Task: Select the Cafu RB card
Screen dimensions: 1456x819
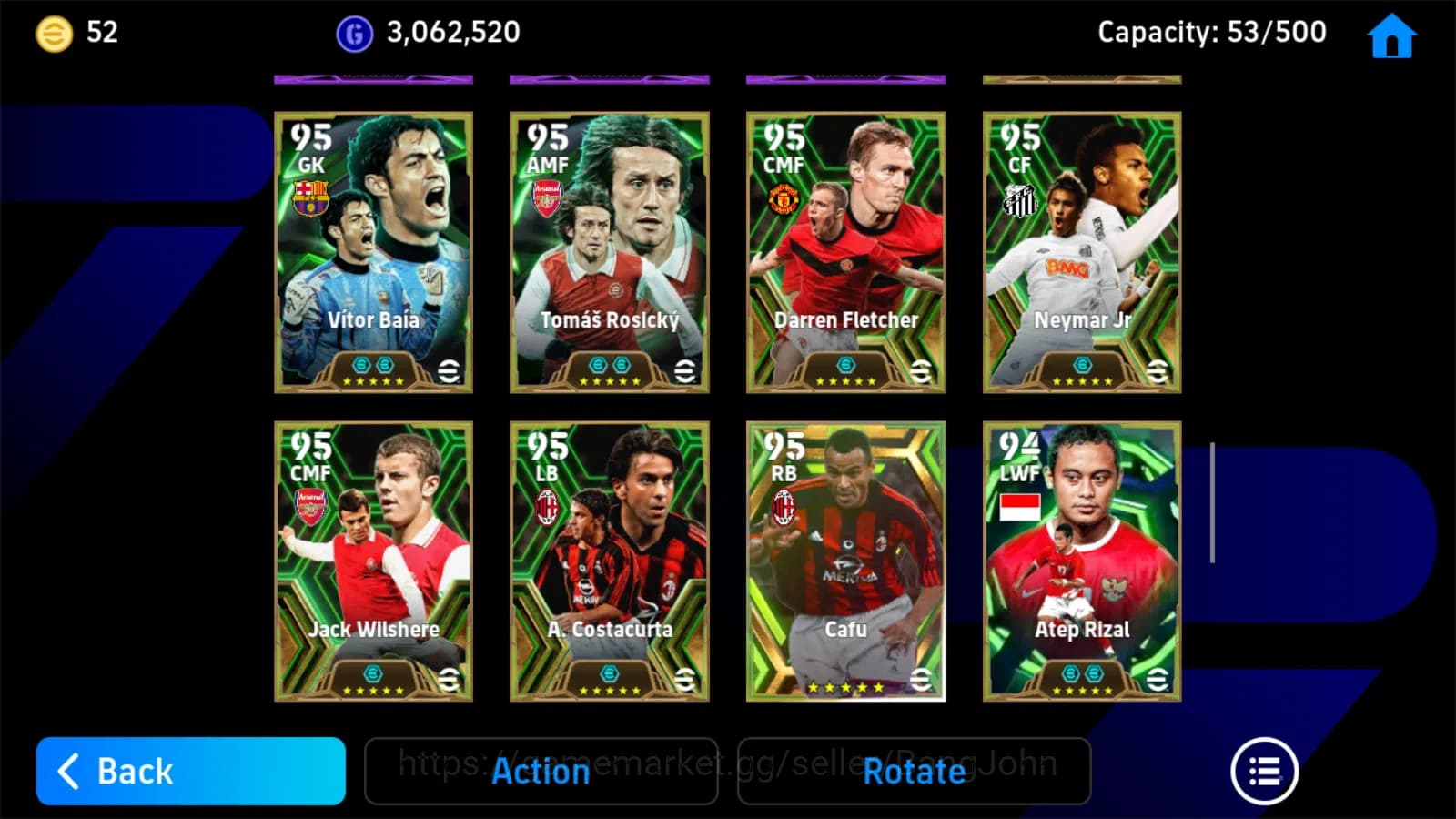Action: [845, 560]
